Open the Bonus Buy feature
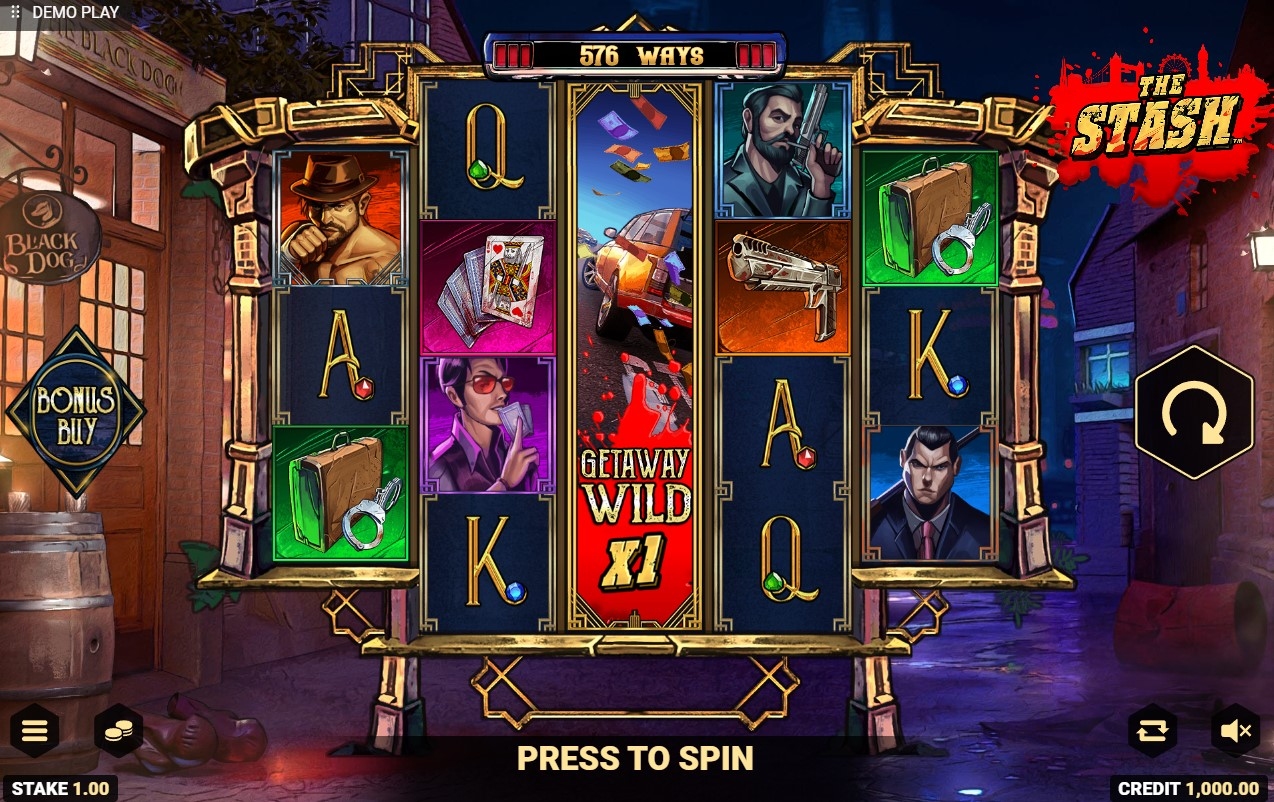Viewport: 1274px width, 802px height. [x=76, y=412]
